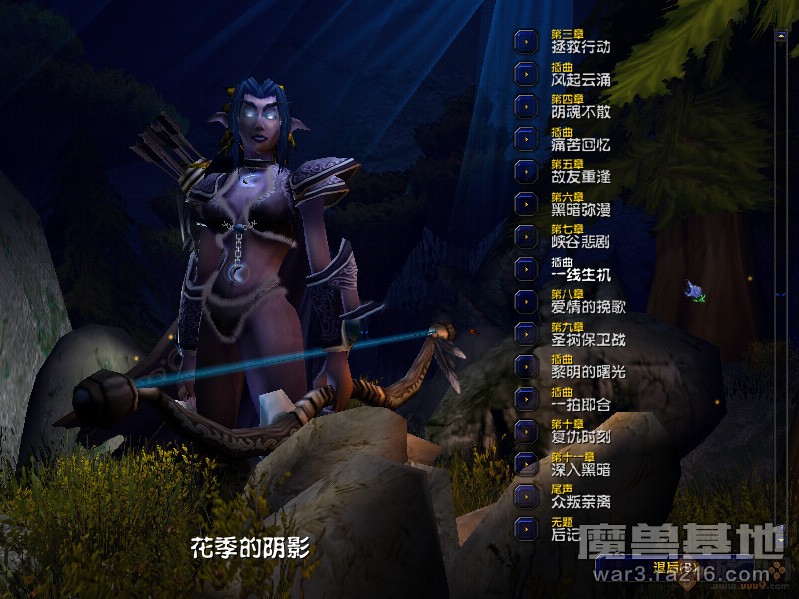Choose chapter eight 爱情的挽歌
This screenshot has height=599, width=799.
(526, 300)
